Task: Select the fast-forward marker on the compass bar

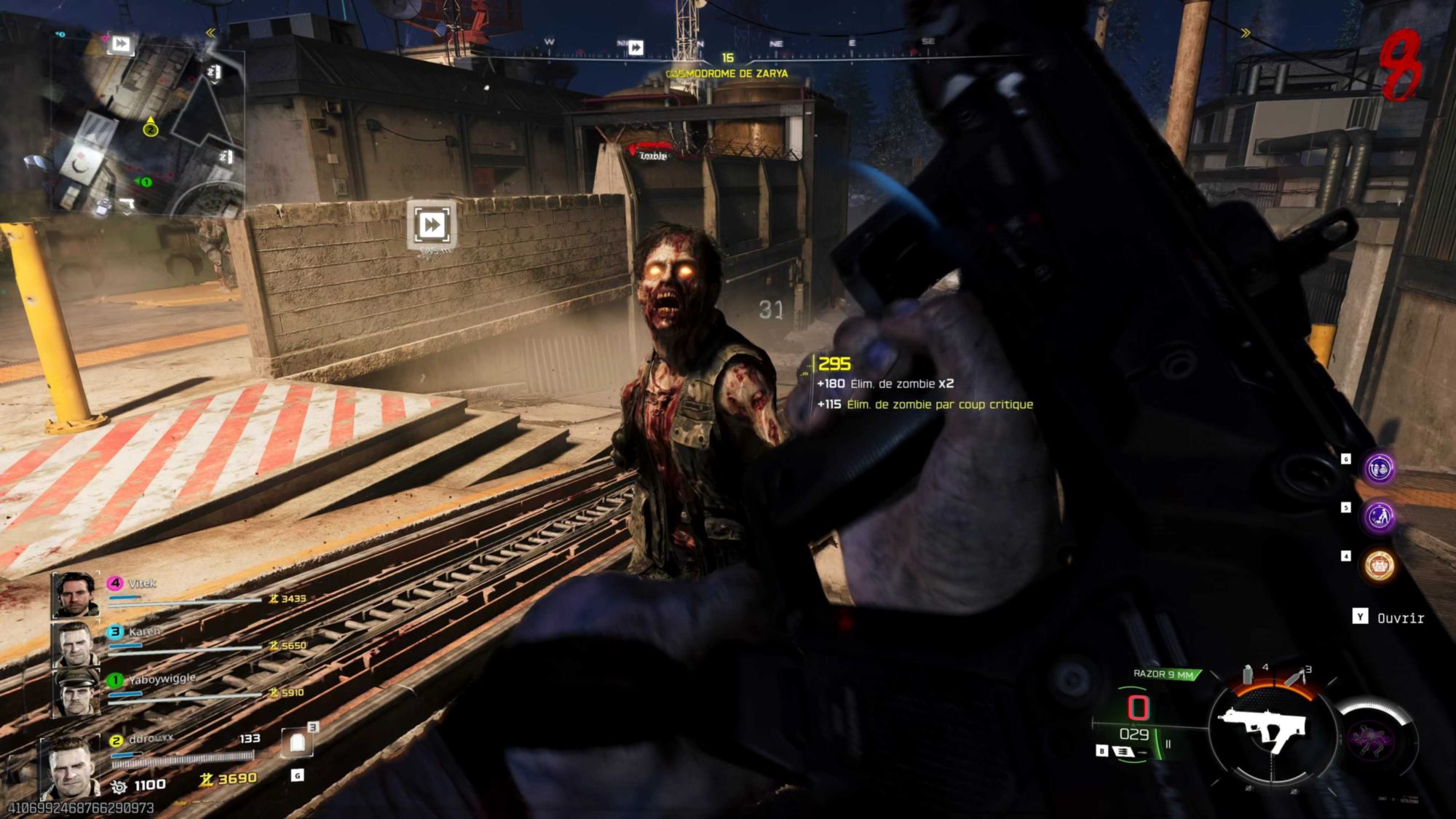Action: tap(635, 47)
